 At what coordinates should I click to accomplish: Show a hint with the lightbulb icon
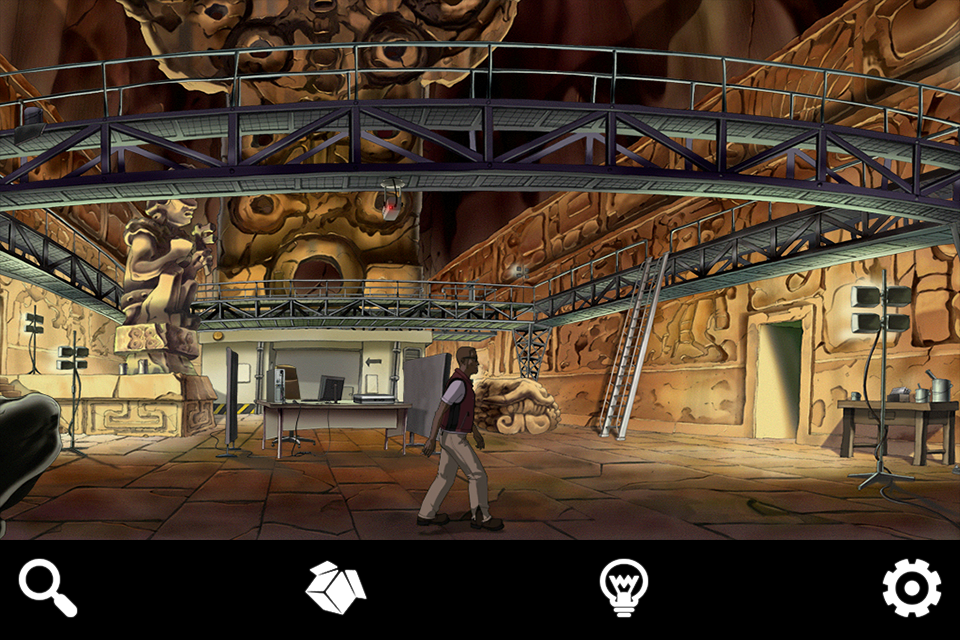(623, 587)
